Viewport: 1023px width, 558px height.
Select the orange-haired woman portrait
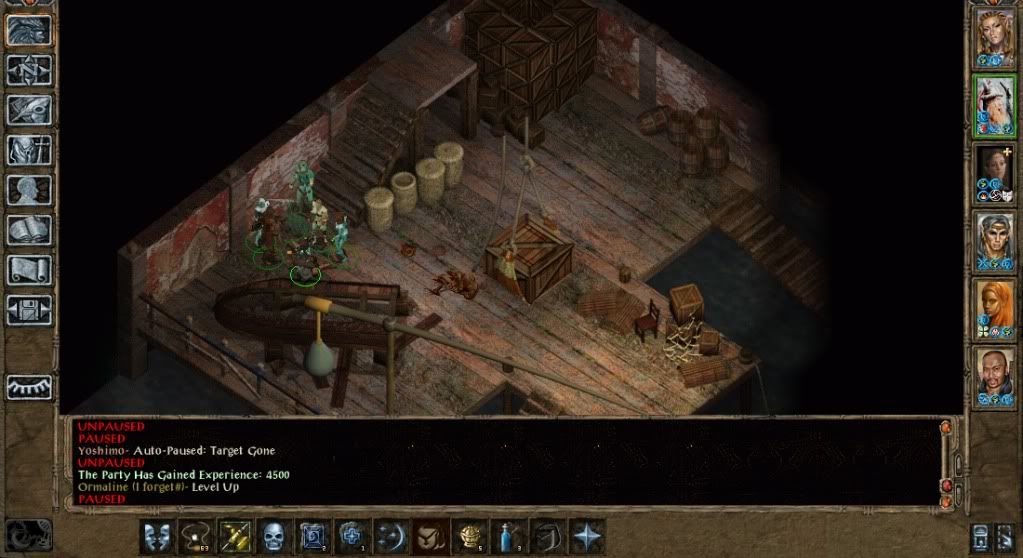pos(995,307)
